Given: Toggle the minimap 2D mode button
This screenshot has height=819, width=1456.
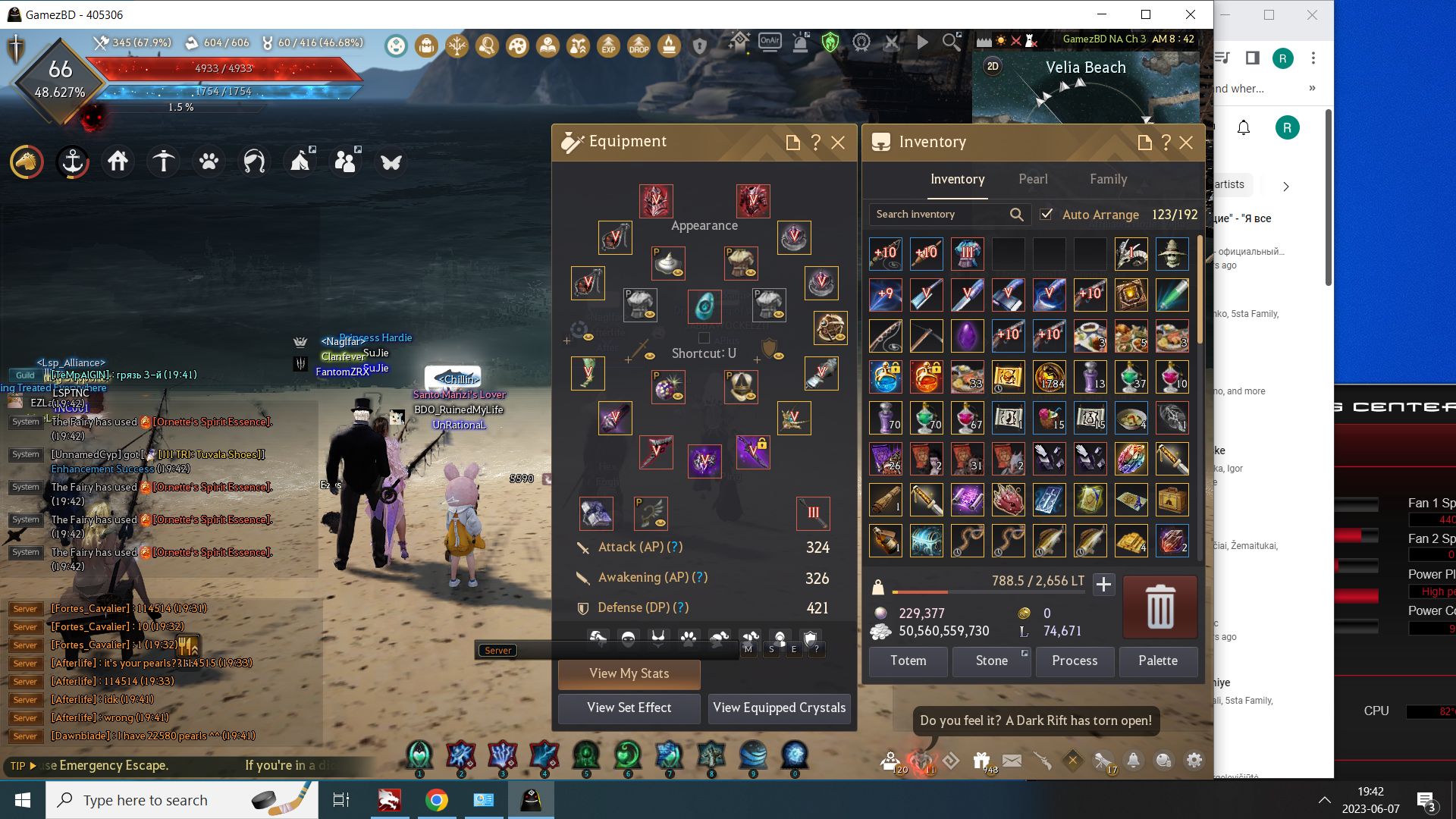Looking at the screenshot, I should pos(993,67).
